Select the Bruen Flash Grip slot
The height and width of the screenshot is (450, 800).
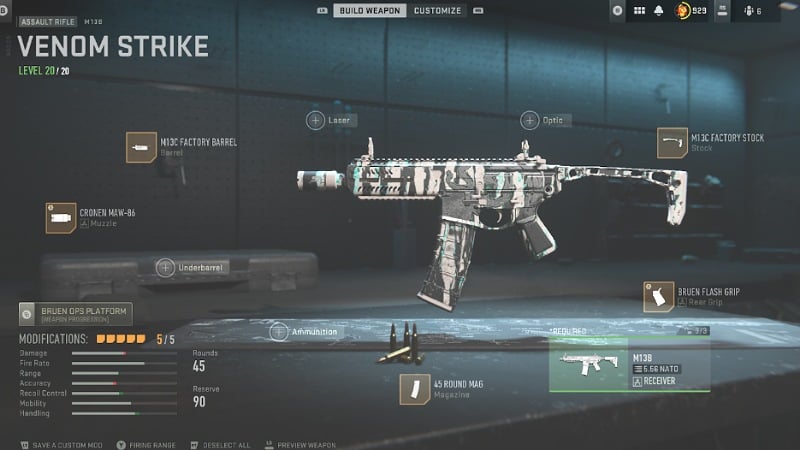(658, 296)
